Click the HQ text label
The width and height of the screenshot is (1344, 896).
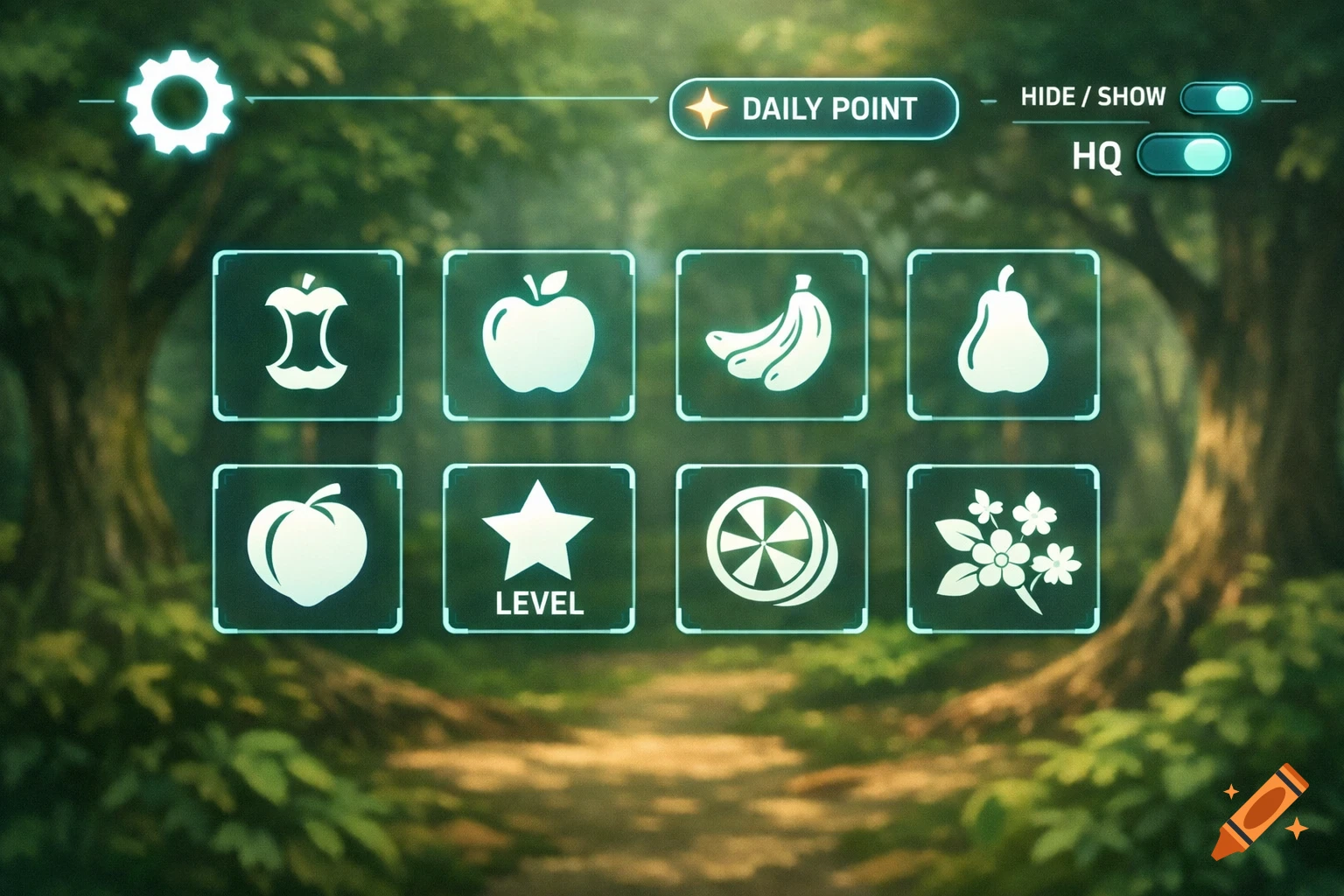click(x=1100, y=157)
